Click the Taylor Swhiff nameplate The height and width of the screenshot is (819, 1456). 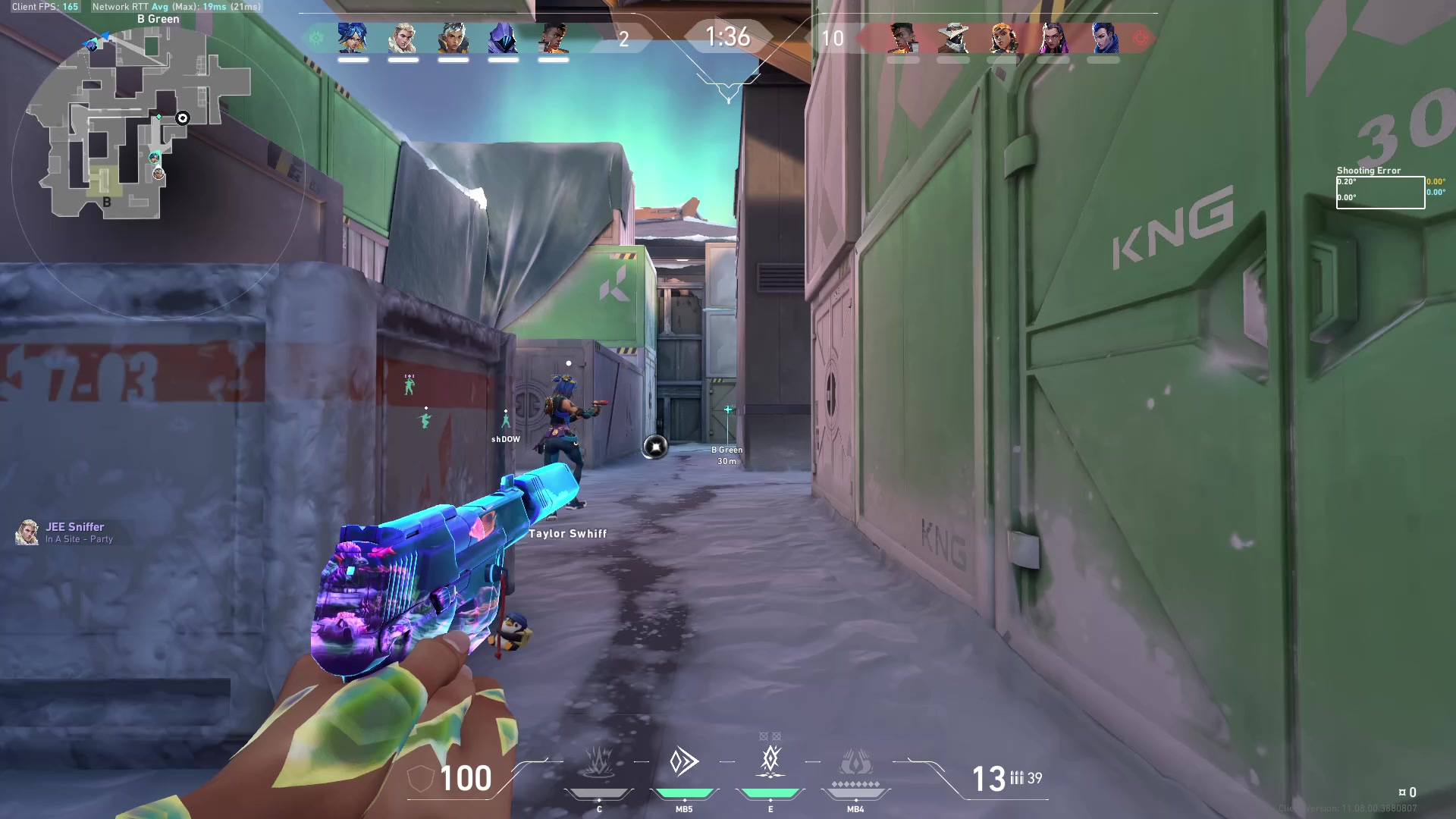(x=567, y=533)
